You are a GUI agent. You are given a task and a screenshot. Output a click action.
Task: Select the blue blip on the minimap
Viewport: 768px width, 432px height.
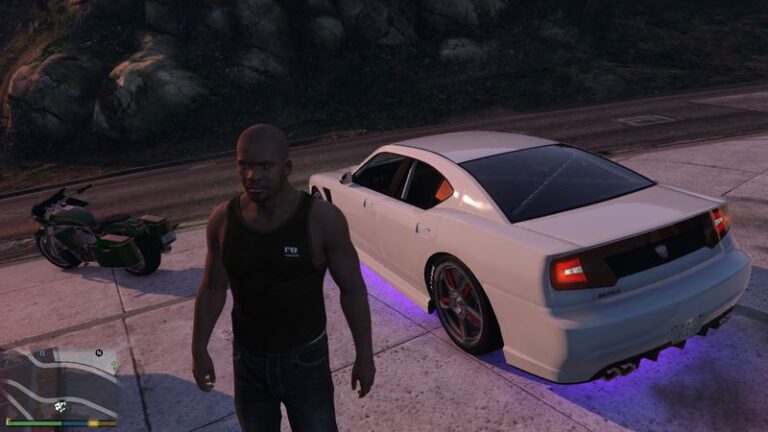coord(42,354)
